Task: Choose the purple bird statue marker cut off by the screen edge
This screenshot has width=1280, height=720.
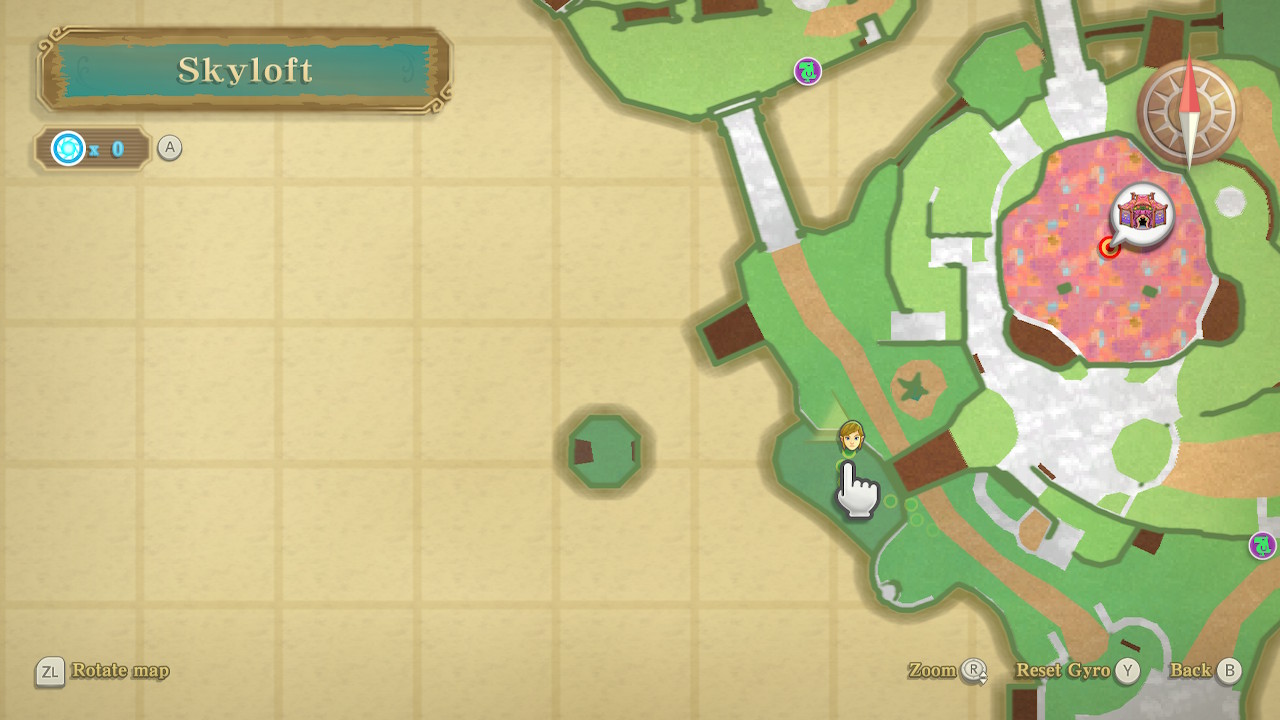Action: click(1263, 545)
